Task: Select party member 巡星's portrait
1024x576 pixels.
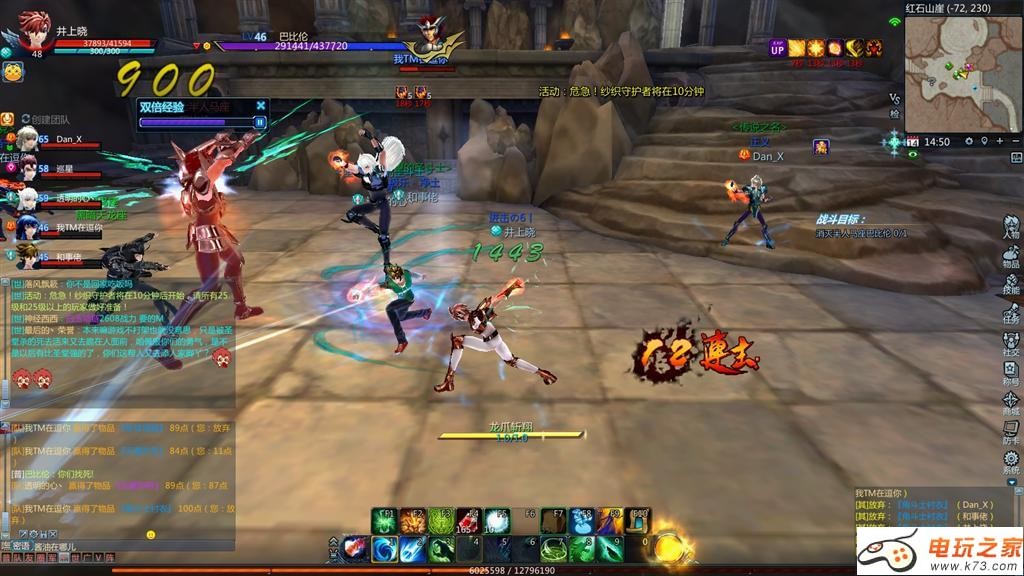Action: point(27,169)
